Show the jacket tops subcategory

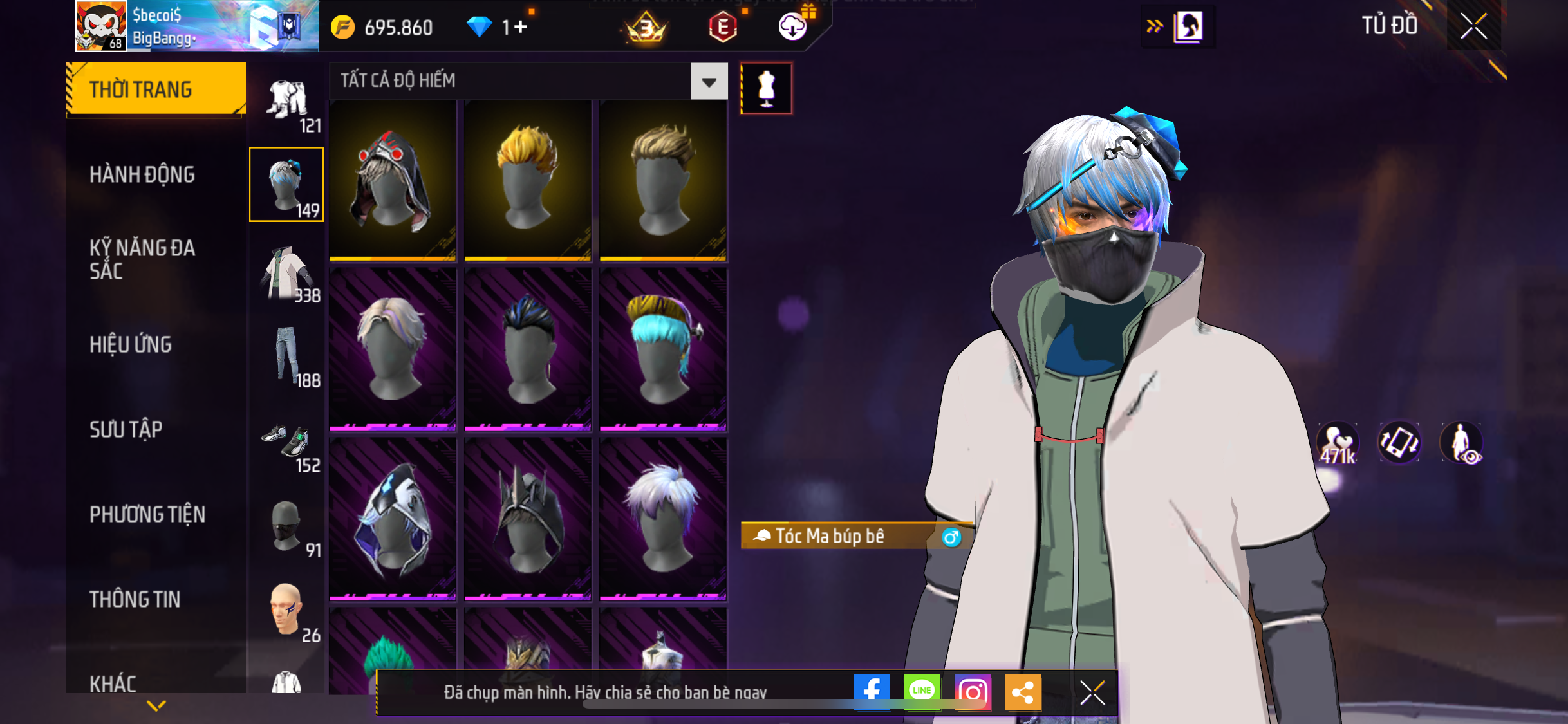pos(287,273)
